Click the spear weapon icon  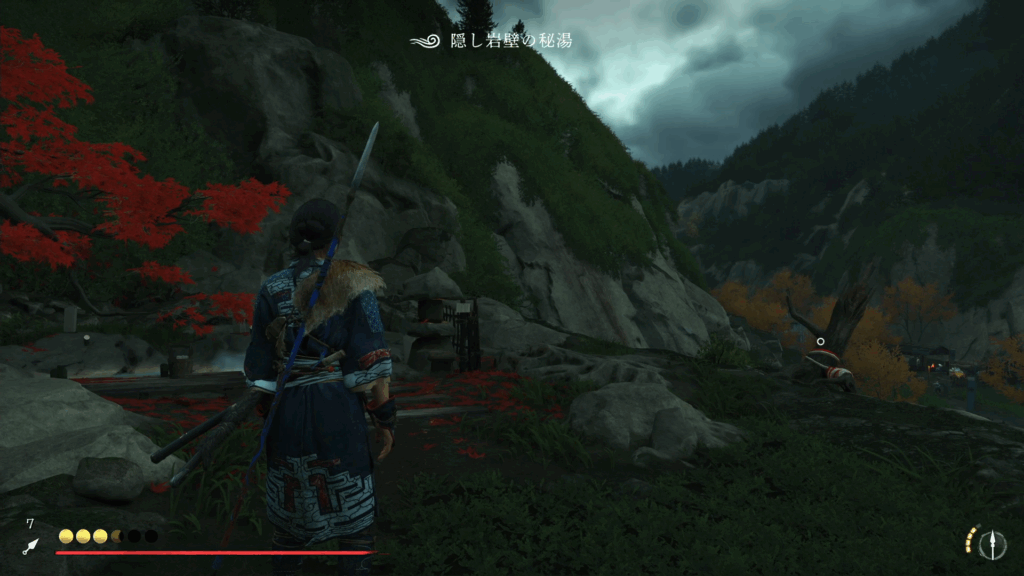point(993,543)
